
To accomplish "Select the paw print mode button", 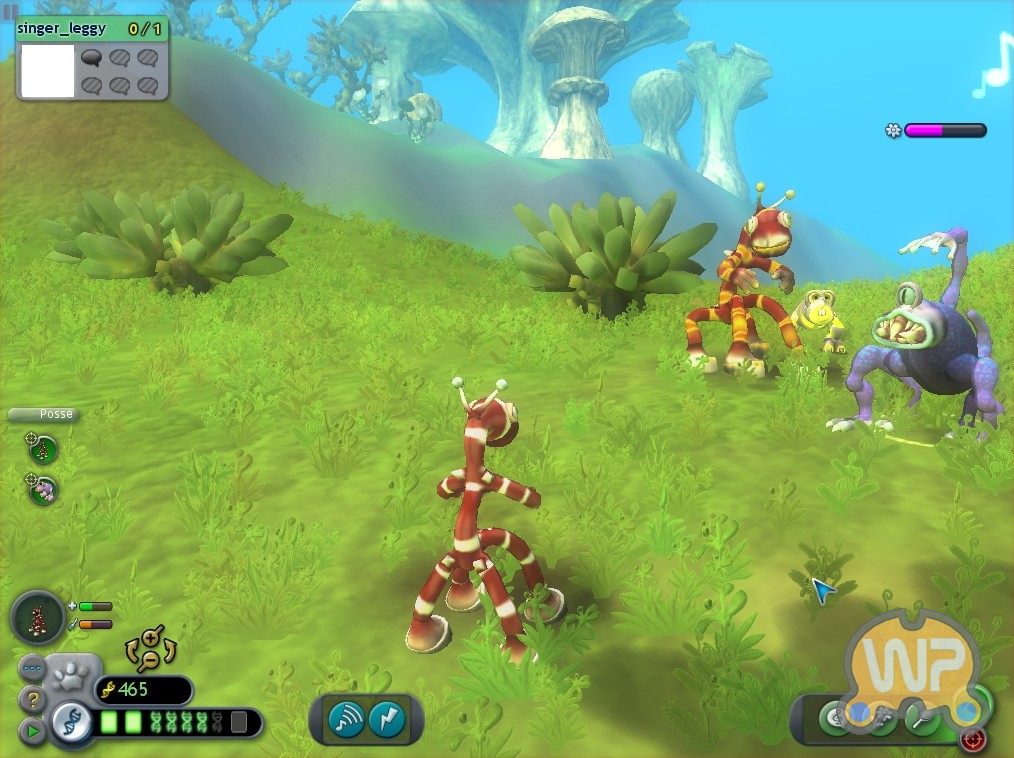I will pos(73,675).
